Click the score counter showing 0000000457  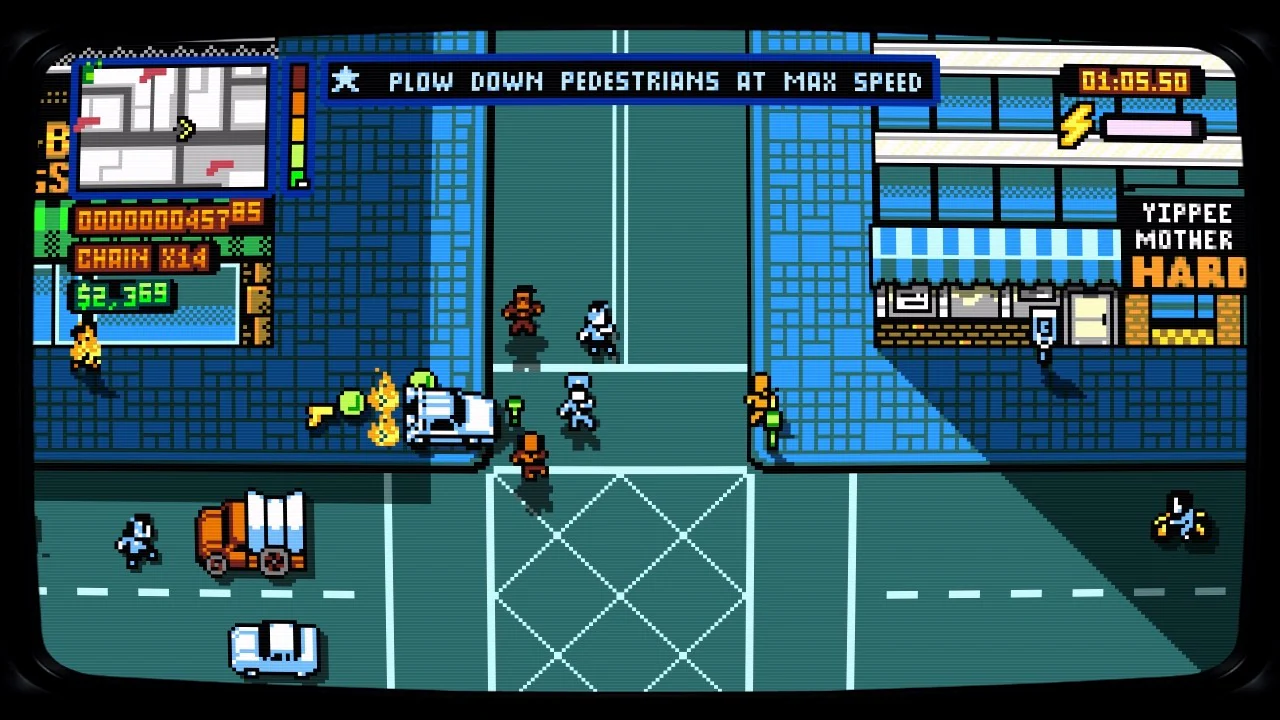pyautogui.click(x=150, y=217)
